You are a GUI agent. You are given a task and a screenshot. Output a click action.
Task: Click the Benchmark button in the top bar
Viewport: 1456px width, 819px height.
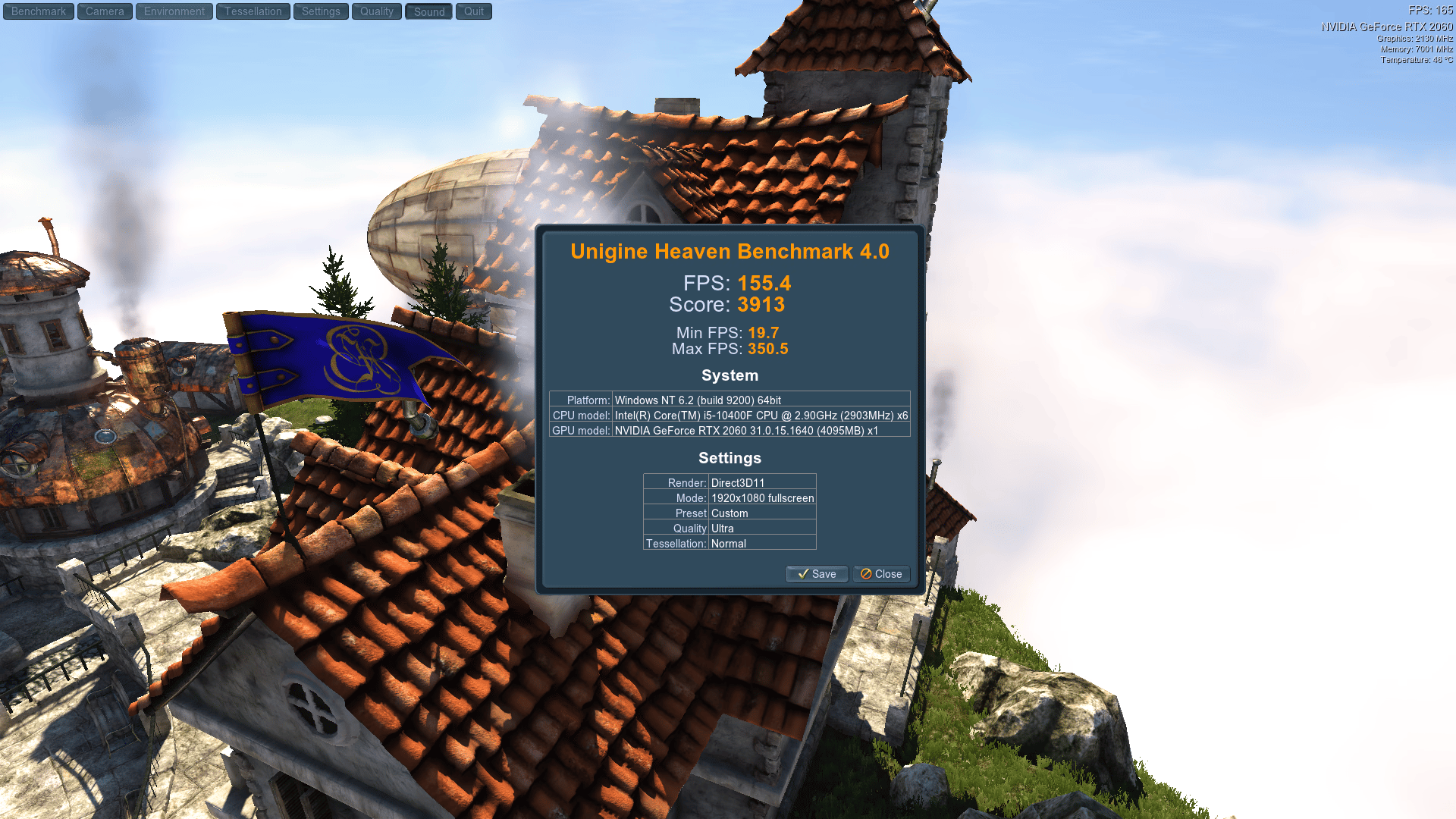pyautogui.click(x=39, y=11)
